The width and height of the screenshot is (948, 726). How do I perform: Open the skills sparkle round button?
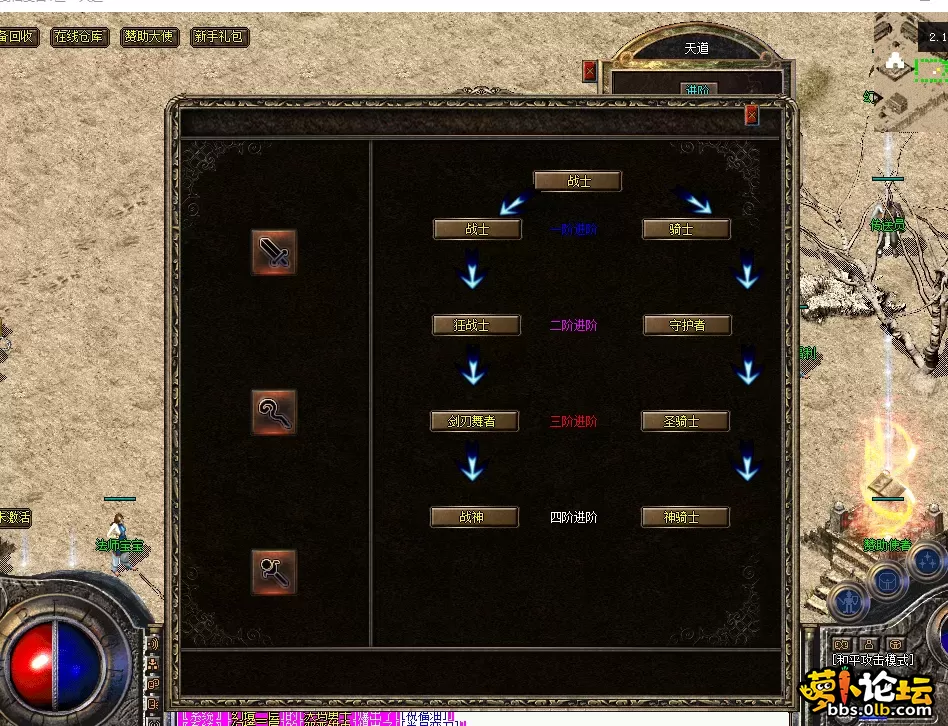click(926, 560)
